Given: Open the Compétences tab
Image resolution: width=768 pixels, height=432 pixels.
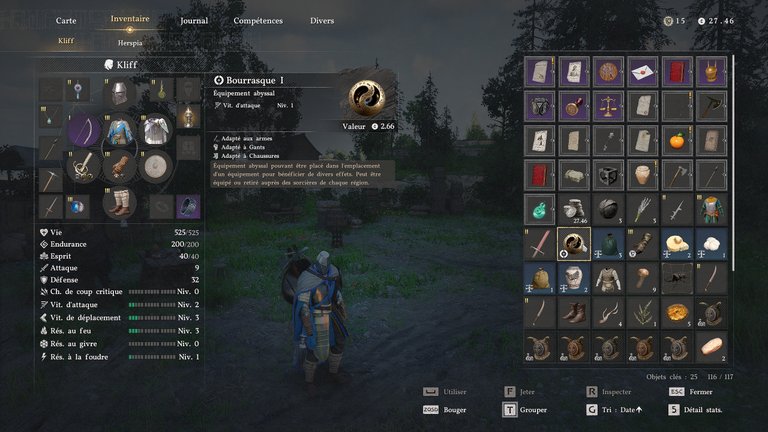Looking at the screenshot, I should tap(257, 20).
